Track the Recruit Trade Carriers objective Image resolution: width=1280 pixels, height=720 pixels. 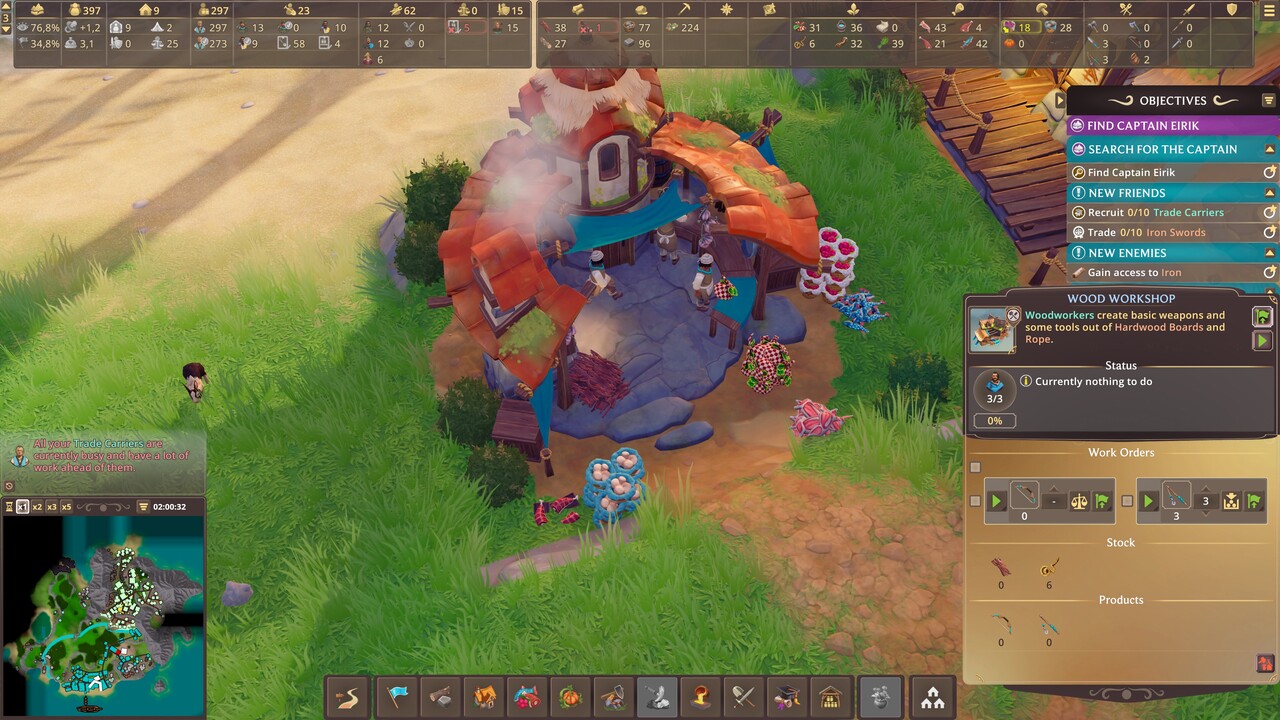tap(1269, 212)
